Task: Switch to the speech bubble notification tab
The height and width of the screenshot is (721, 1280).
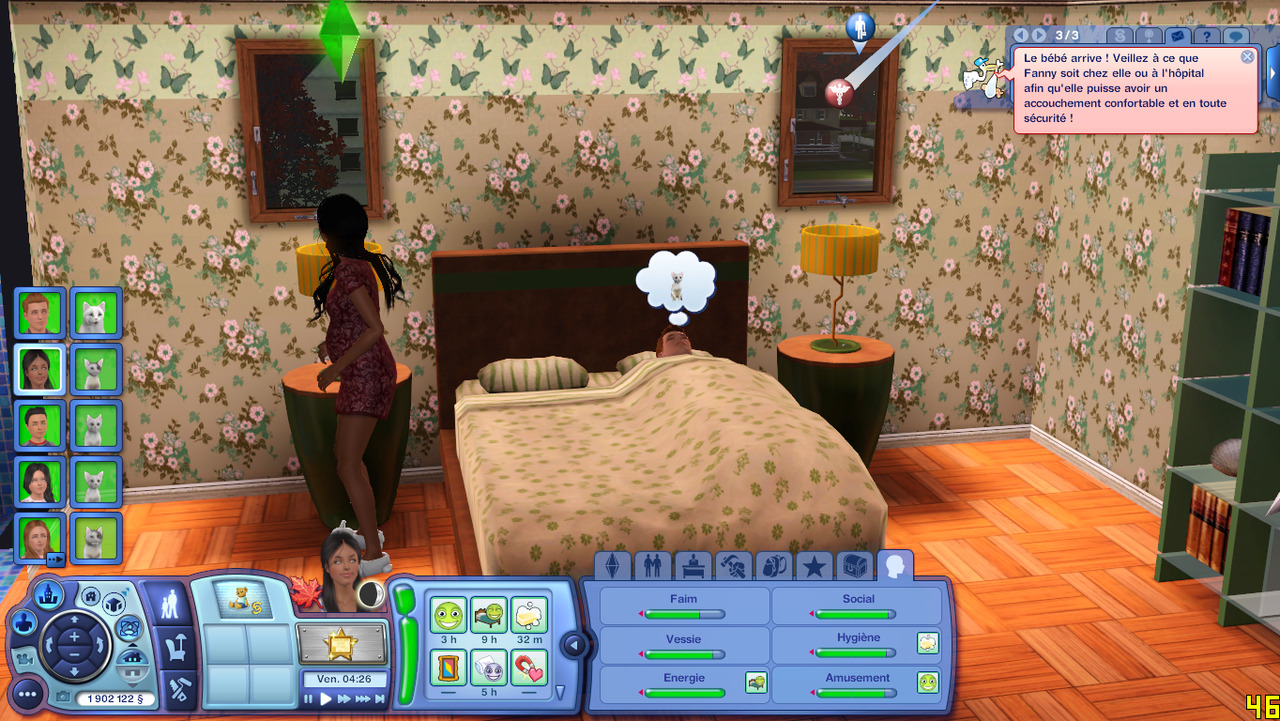Action: pyautogui.click(x=1237, y=36)
